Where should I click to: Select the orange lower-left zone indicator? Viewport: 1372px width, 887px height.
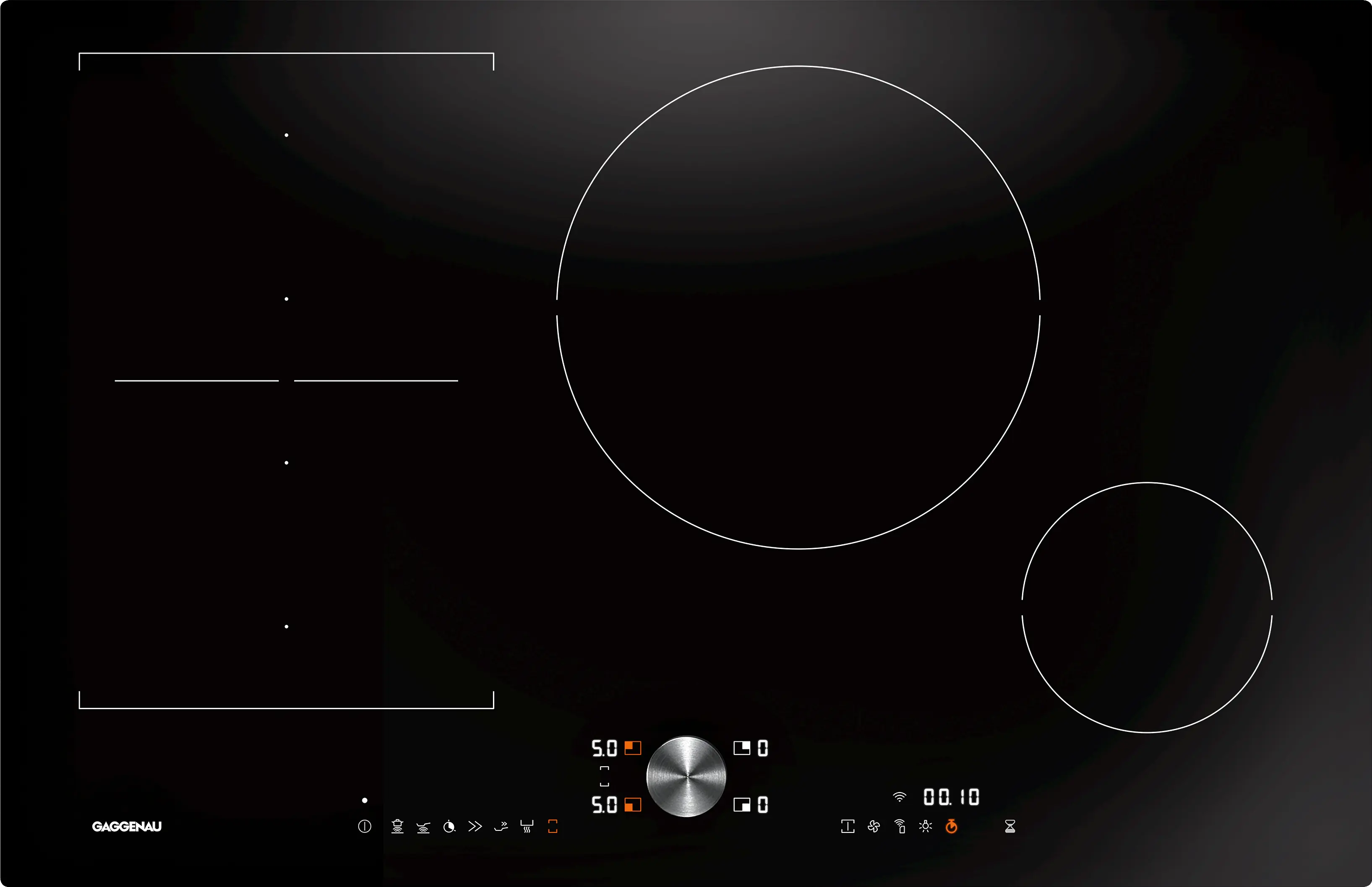pyautogui.click(x=633, y=804)
